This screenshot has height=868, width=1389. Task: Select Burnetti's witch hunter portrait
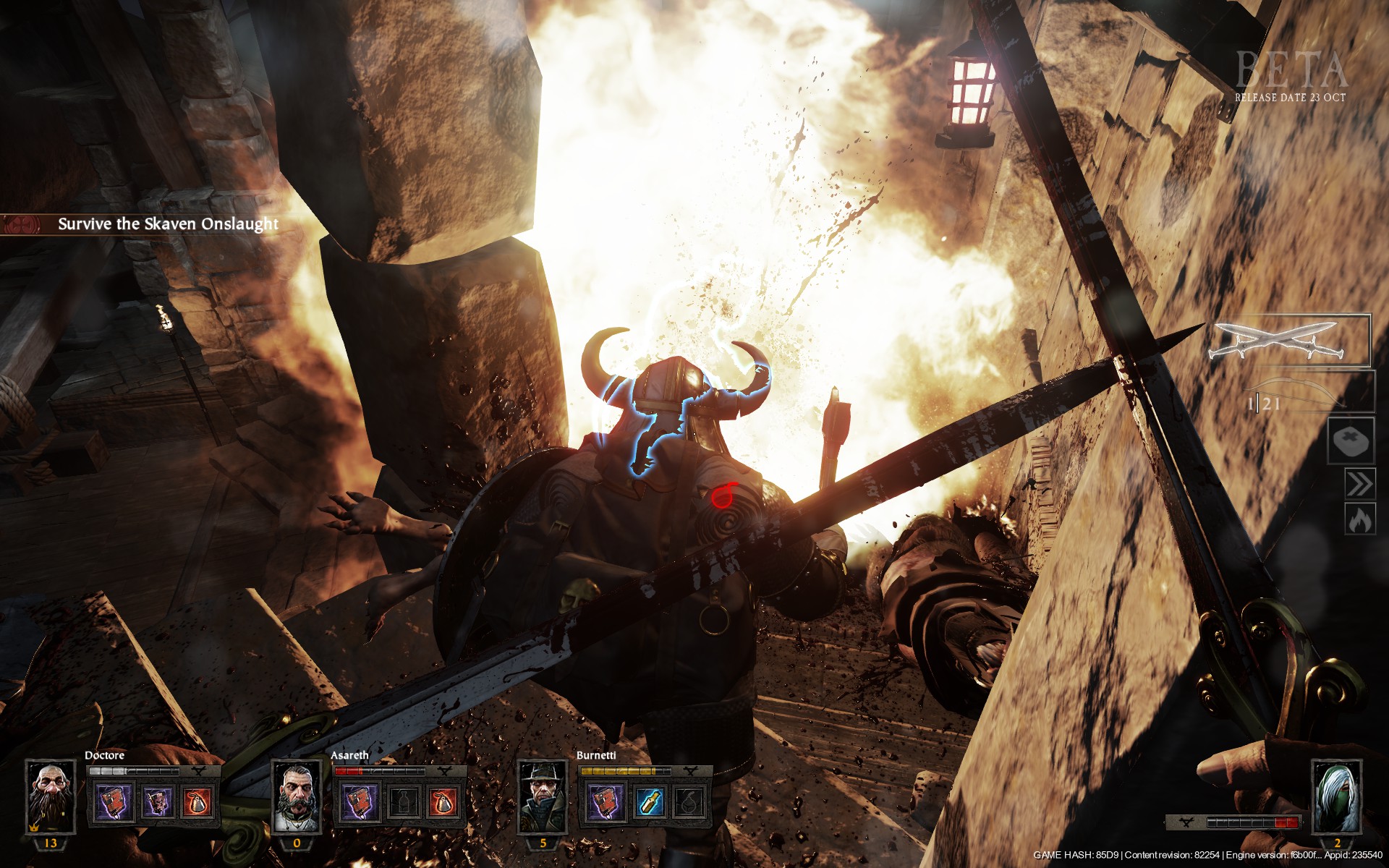[x=543, y=796]
